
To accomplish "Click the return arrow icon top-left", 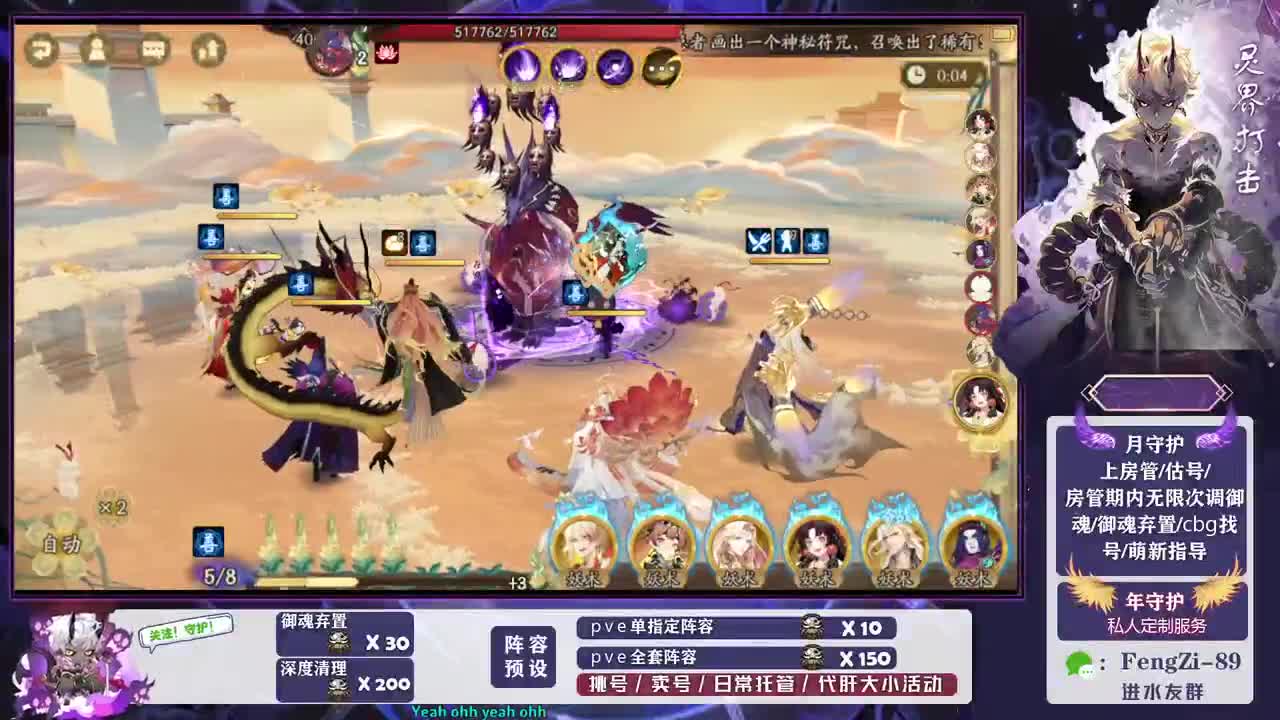I will (x=40, y=50).
